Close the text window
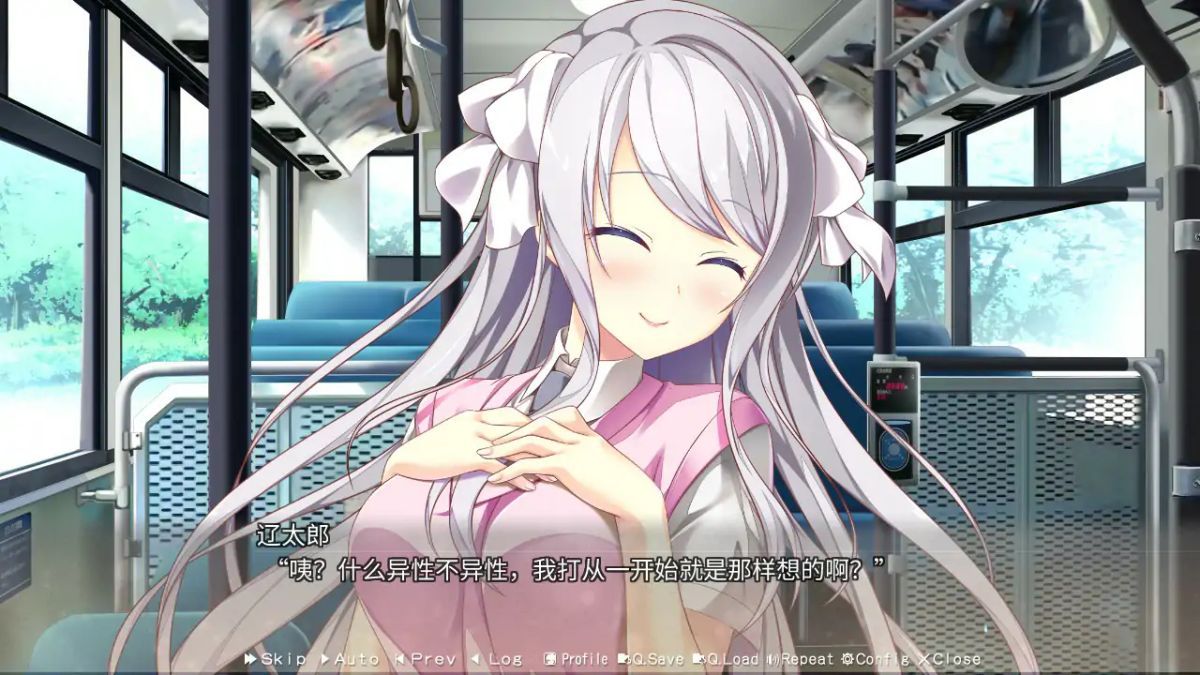The height and width of the screenshot is (675, 1200). pyautogui.click(x=950, y=659)
